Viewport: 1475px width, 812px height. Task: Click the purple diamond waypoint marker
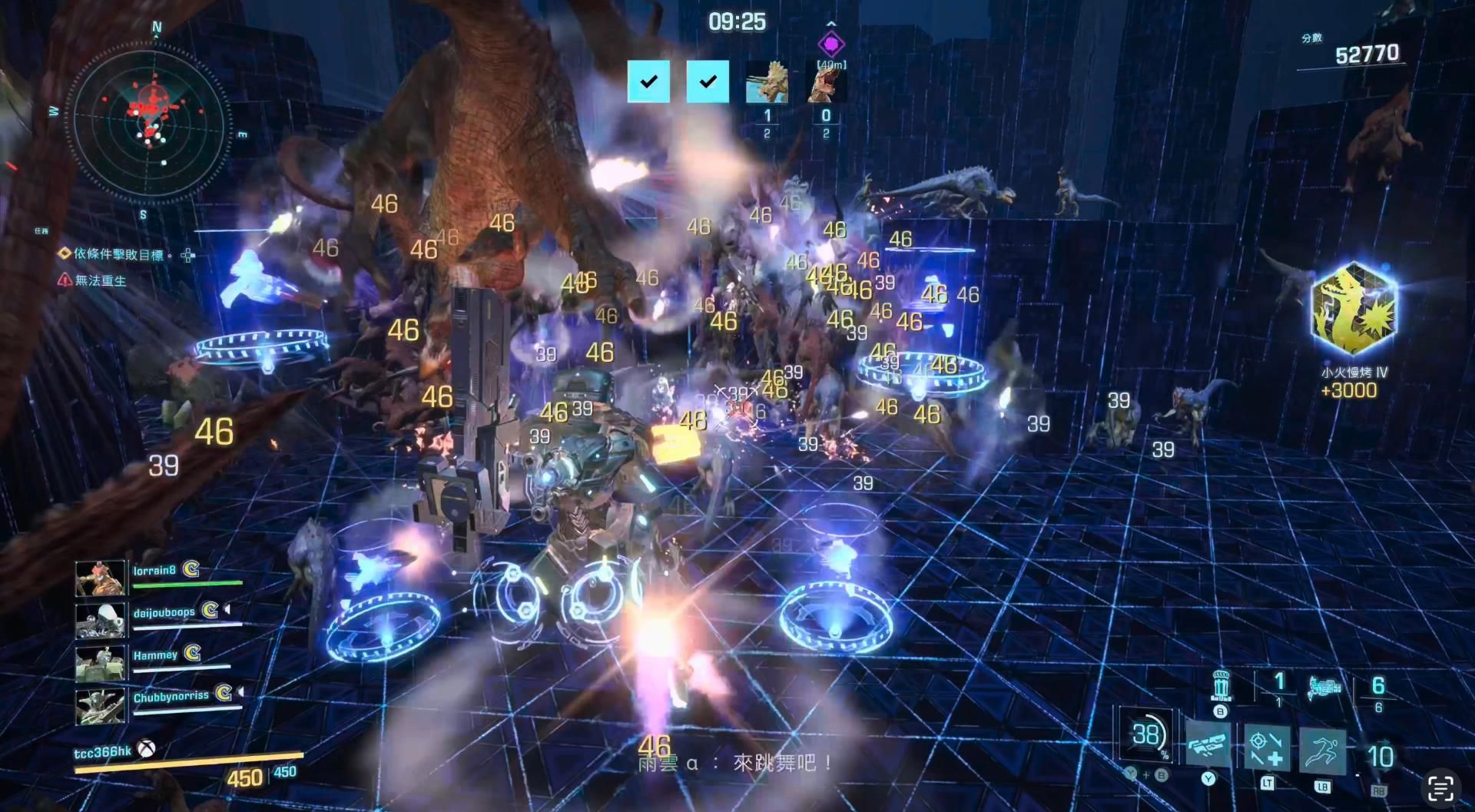(x=830, y=44)
